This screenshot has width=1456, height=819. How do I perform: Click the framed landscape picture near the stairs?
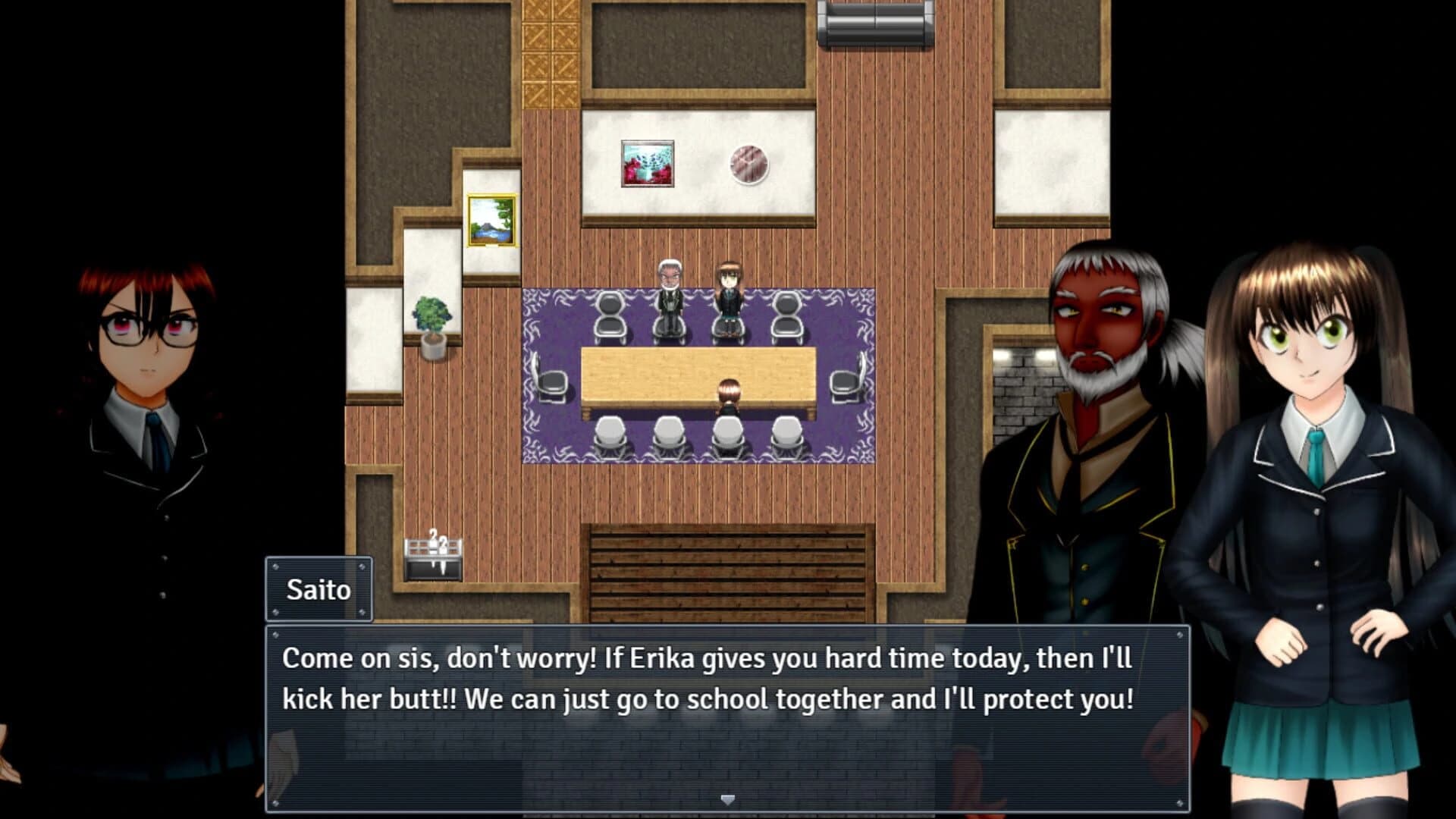click(491, 221)
